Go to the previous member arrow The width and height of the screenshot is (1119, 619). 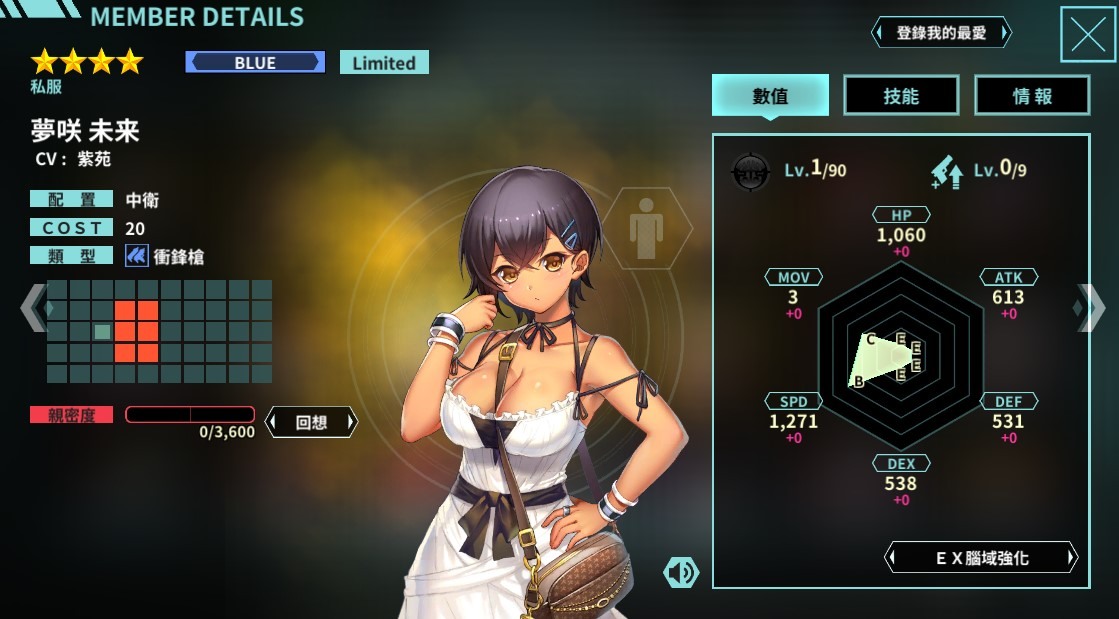[x=32, y=308]
